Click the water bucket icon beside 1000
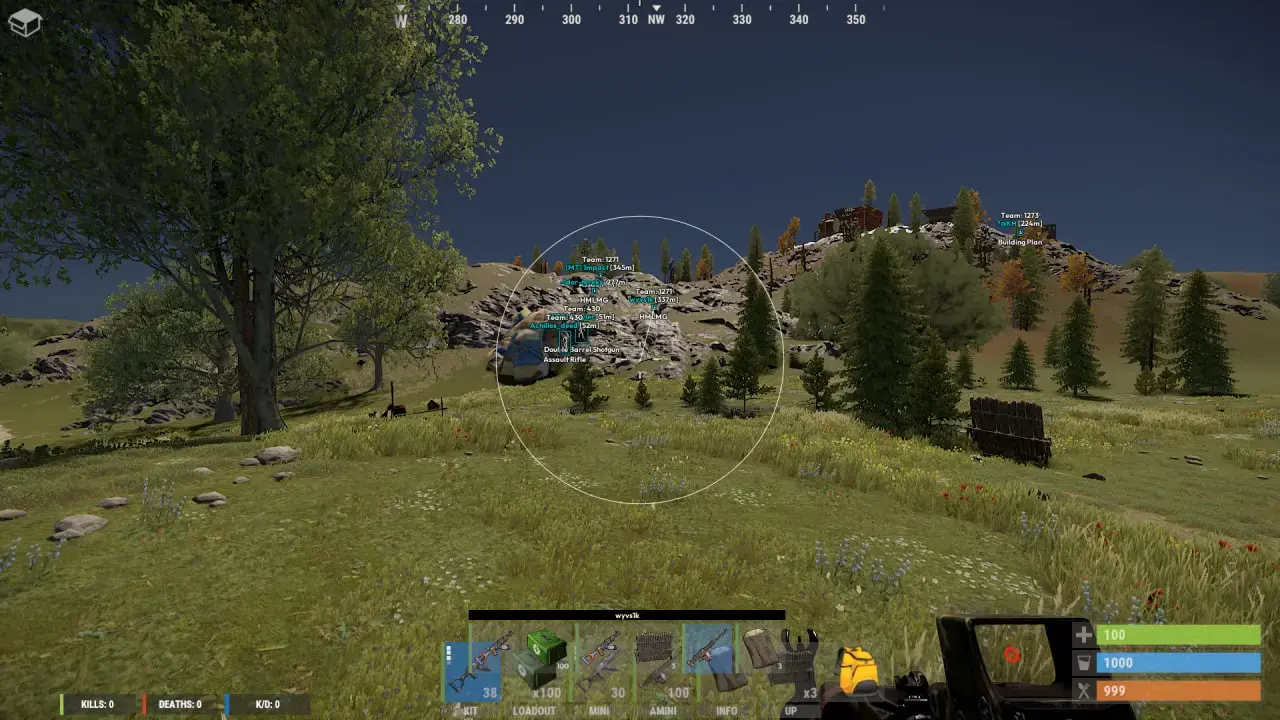 tap(1083, 662)
